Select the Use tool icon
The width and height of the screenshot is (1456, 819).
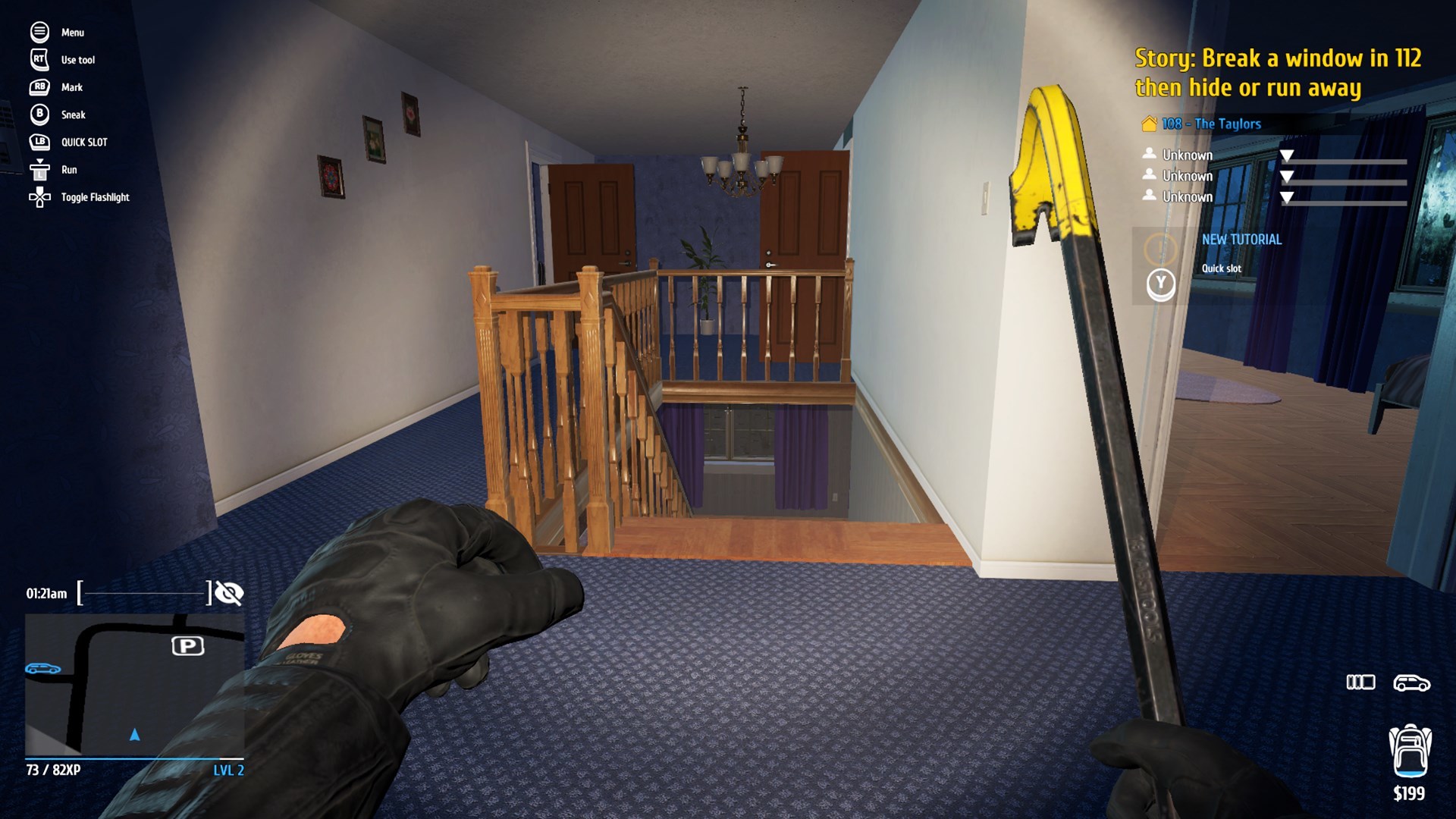pos(38,60)
